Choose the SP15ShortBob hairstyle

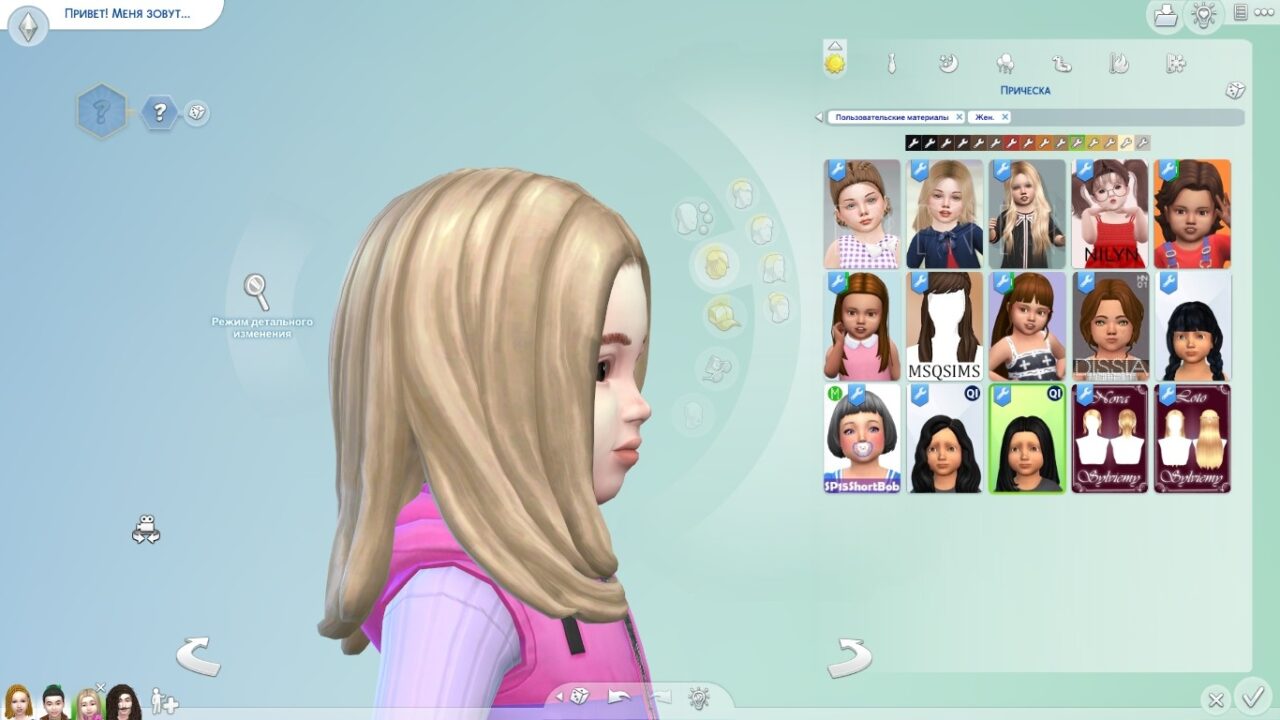coord(862,438)
